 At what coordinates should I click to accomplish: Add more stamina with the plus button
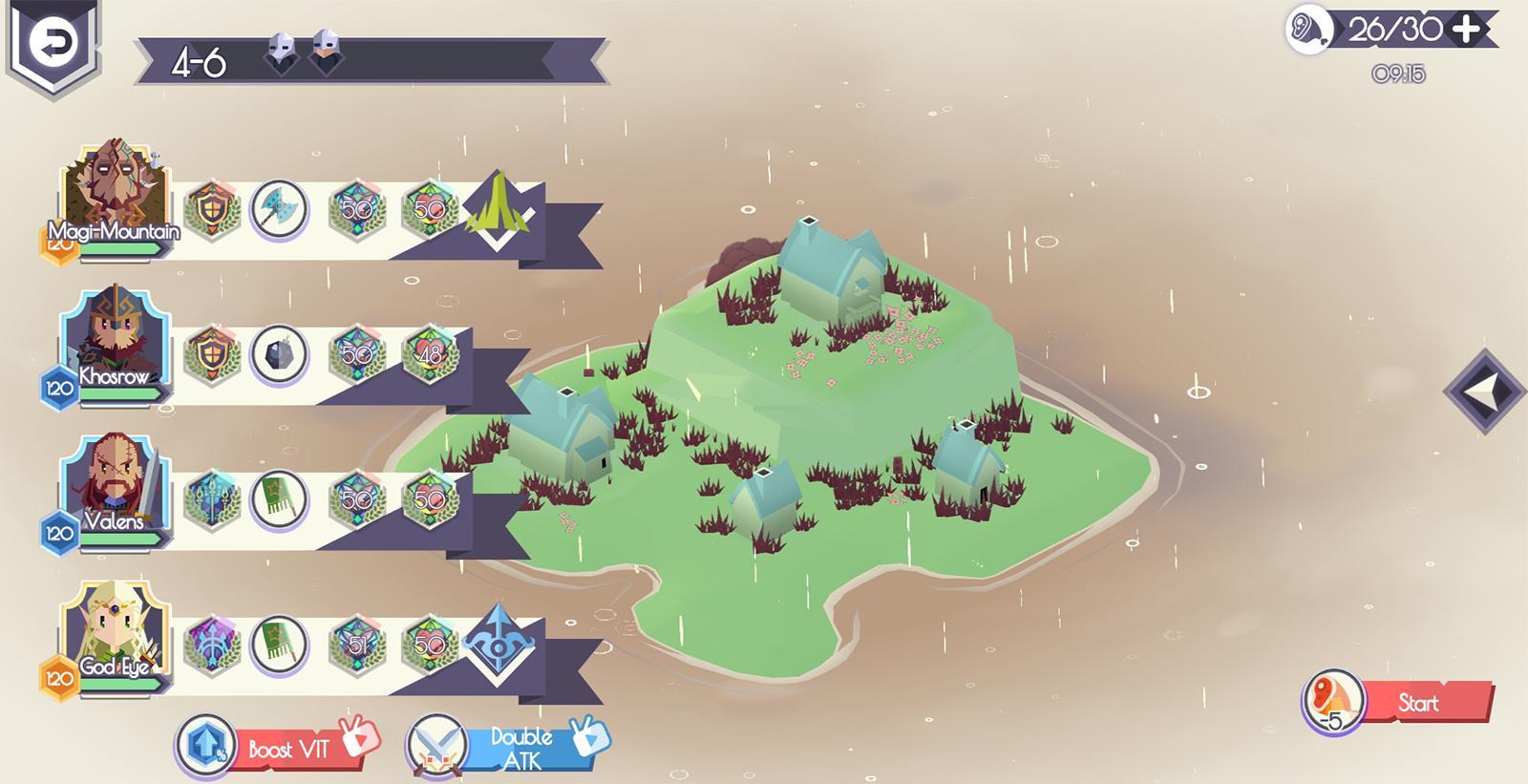1466,31
